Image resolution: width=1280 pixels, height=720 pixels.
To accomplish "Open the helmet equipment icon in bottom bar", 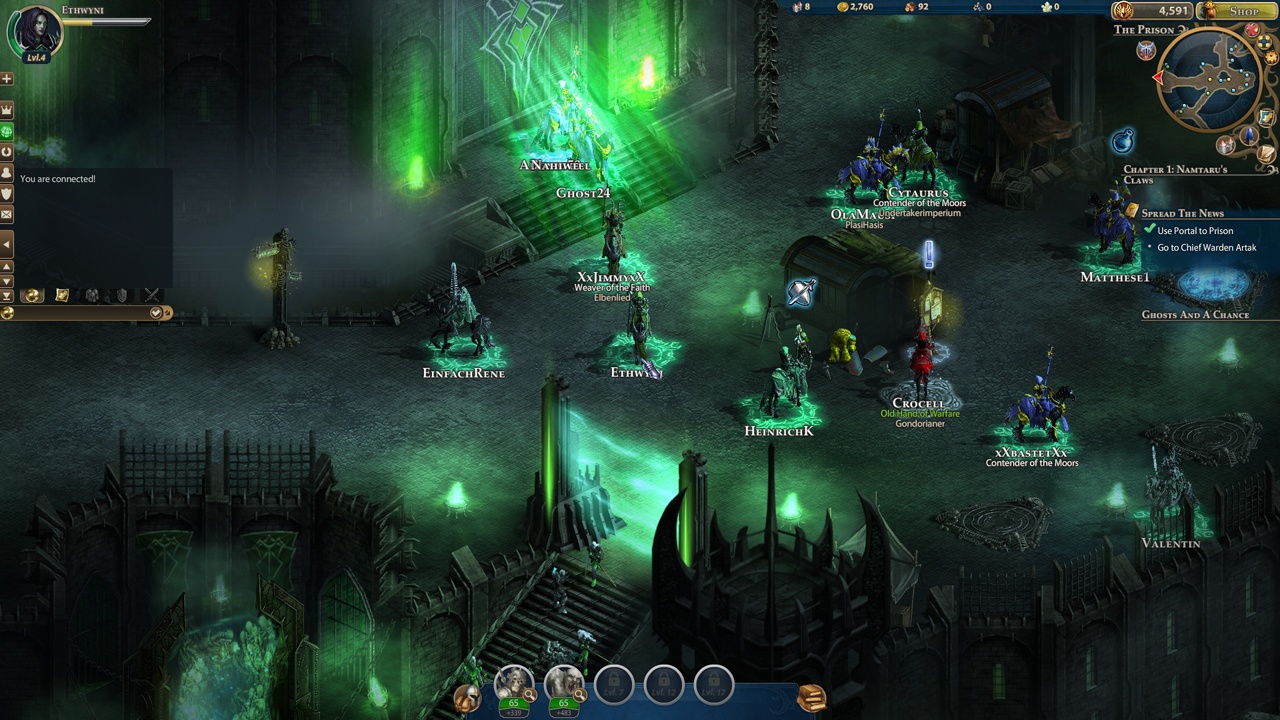I will pyautogui.click(x=466, y=698).
